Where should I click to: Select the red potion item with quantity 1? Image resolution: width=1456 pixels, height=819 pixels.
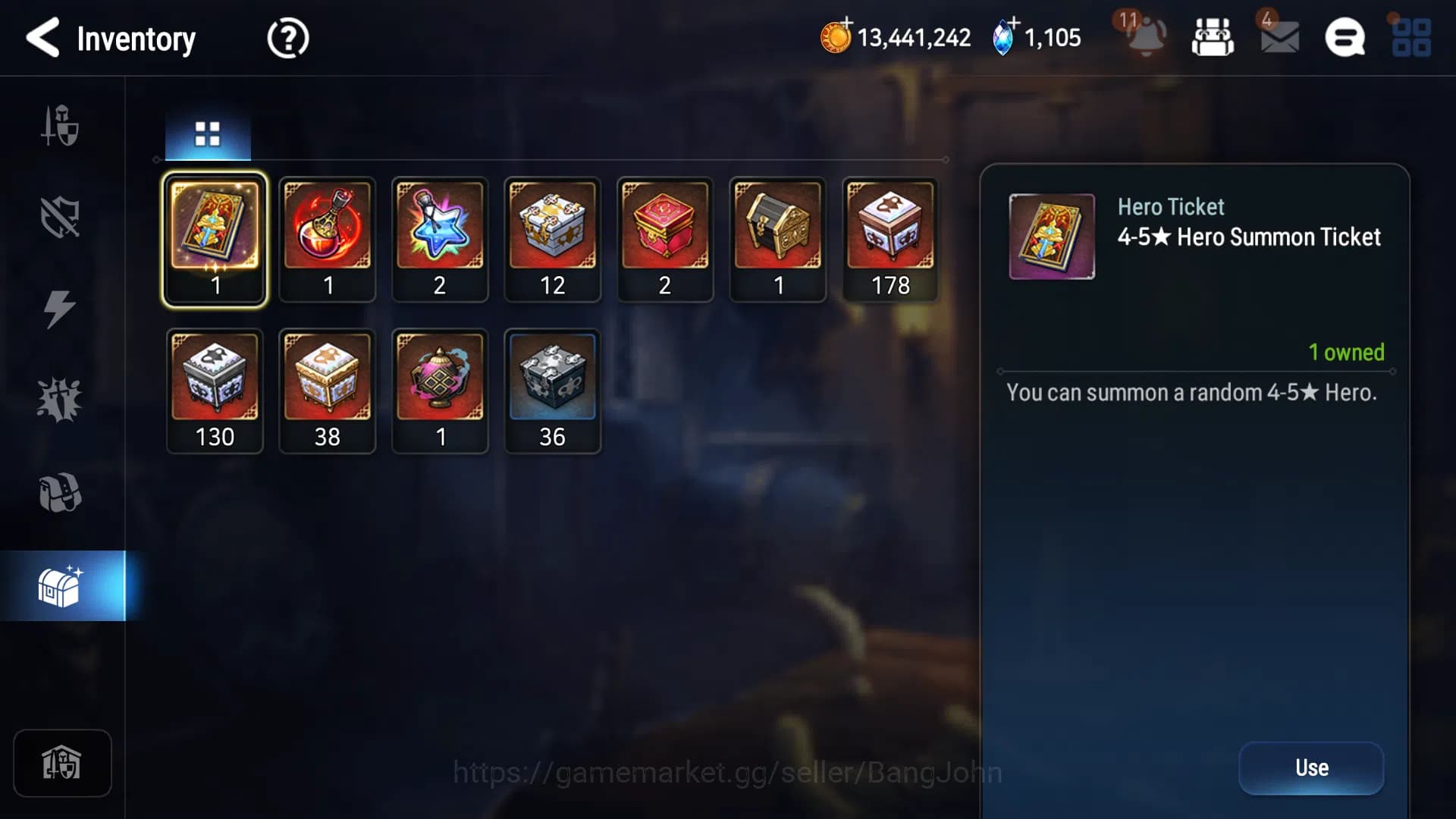pyautogui.click(x=327, y=239)
